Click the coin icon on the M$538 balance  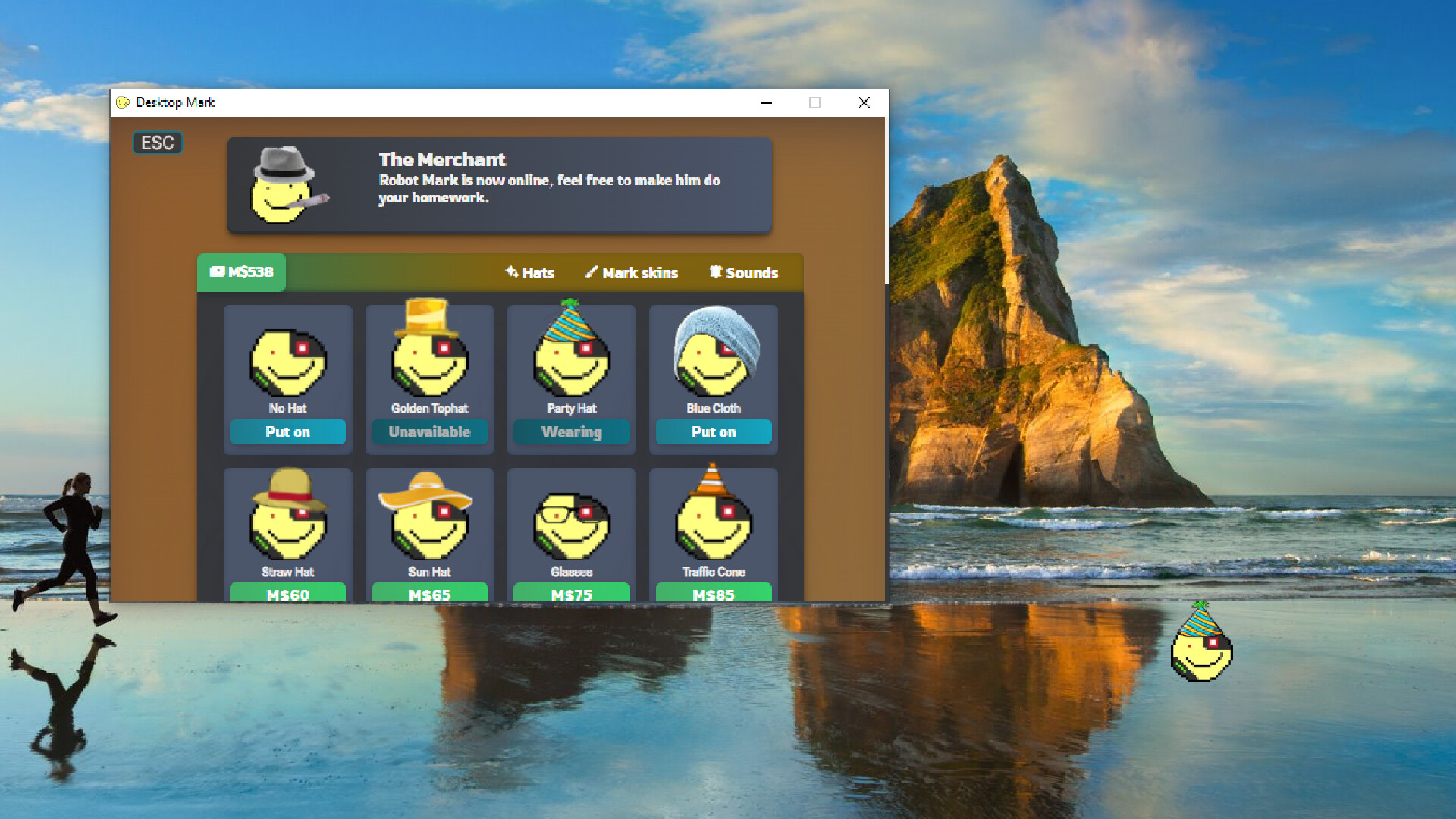219,271
